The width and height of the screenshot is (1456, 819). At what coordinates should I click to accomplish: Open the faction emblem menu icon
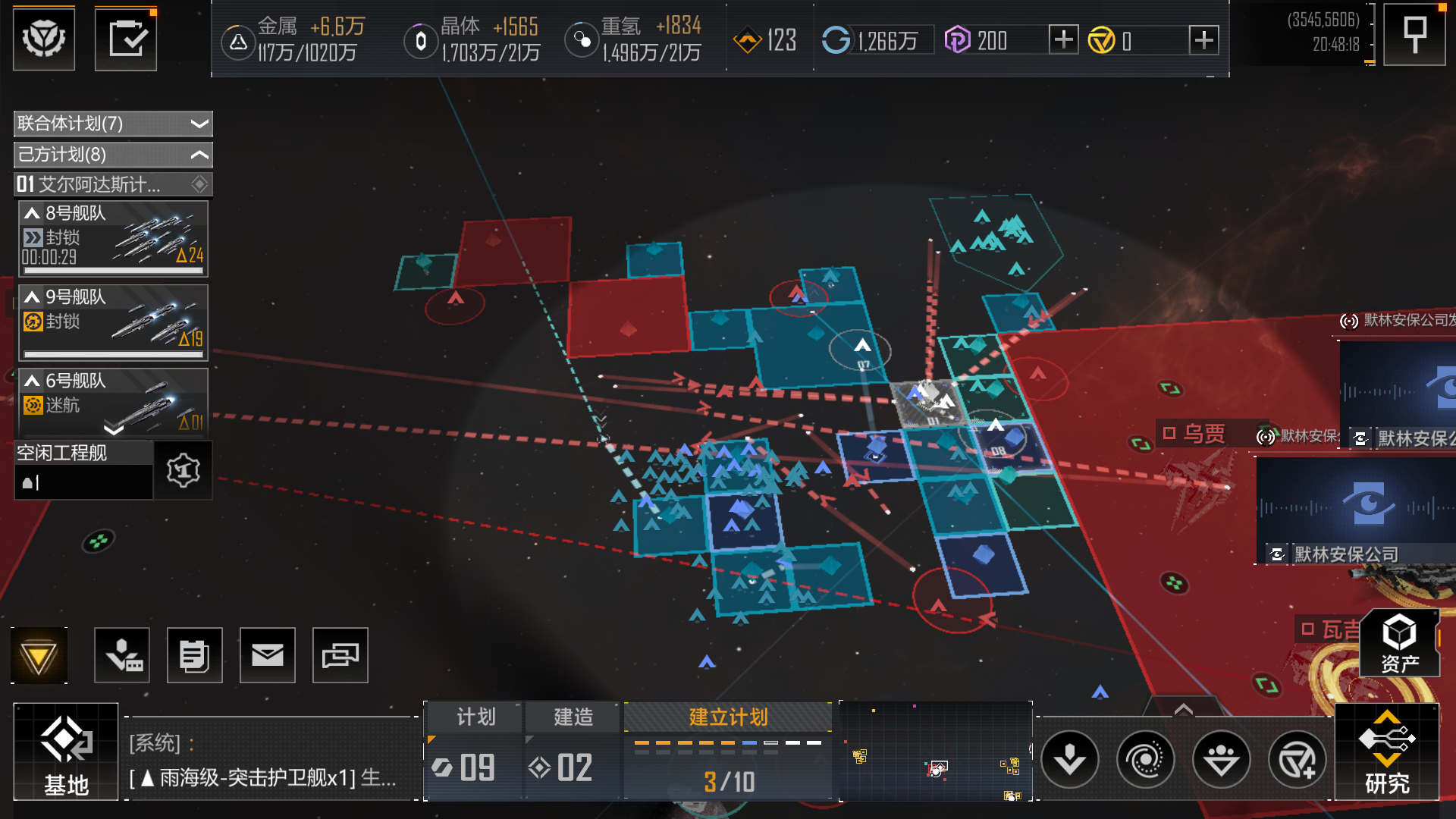pyautogui.click(x=44, y=39)
